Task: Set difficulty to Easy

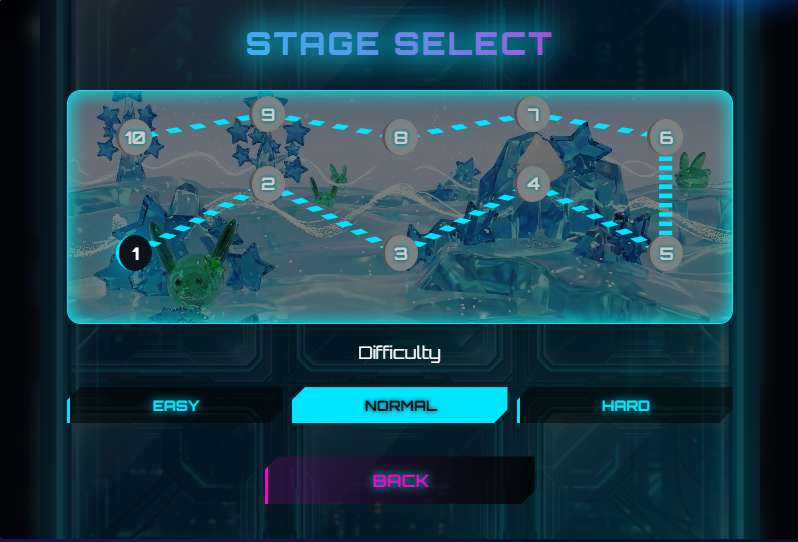Action: 176,406
